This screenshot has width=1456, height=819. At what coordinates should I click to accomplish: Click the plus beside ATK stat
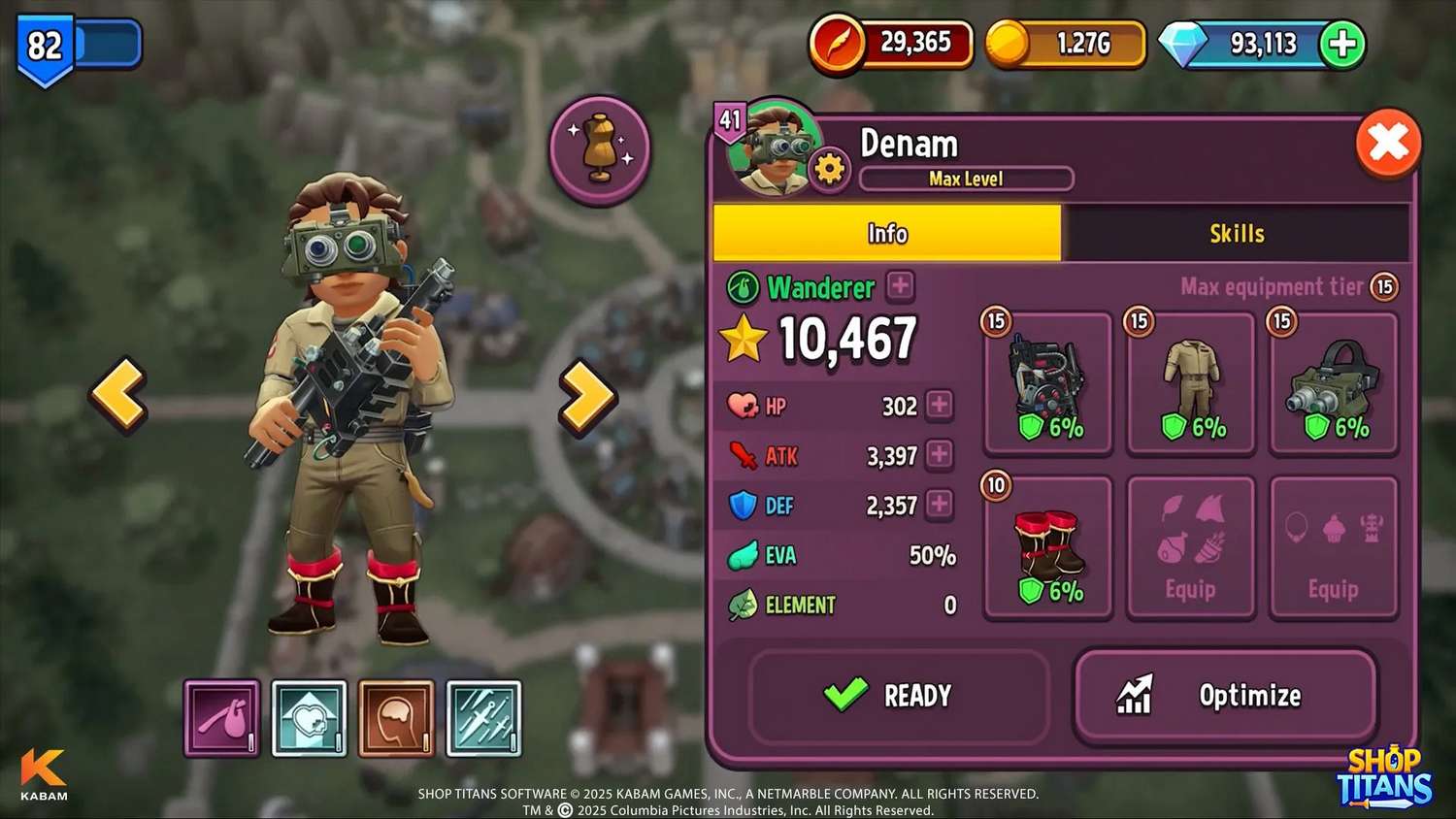click(940, 454)
